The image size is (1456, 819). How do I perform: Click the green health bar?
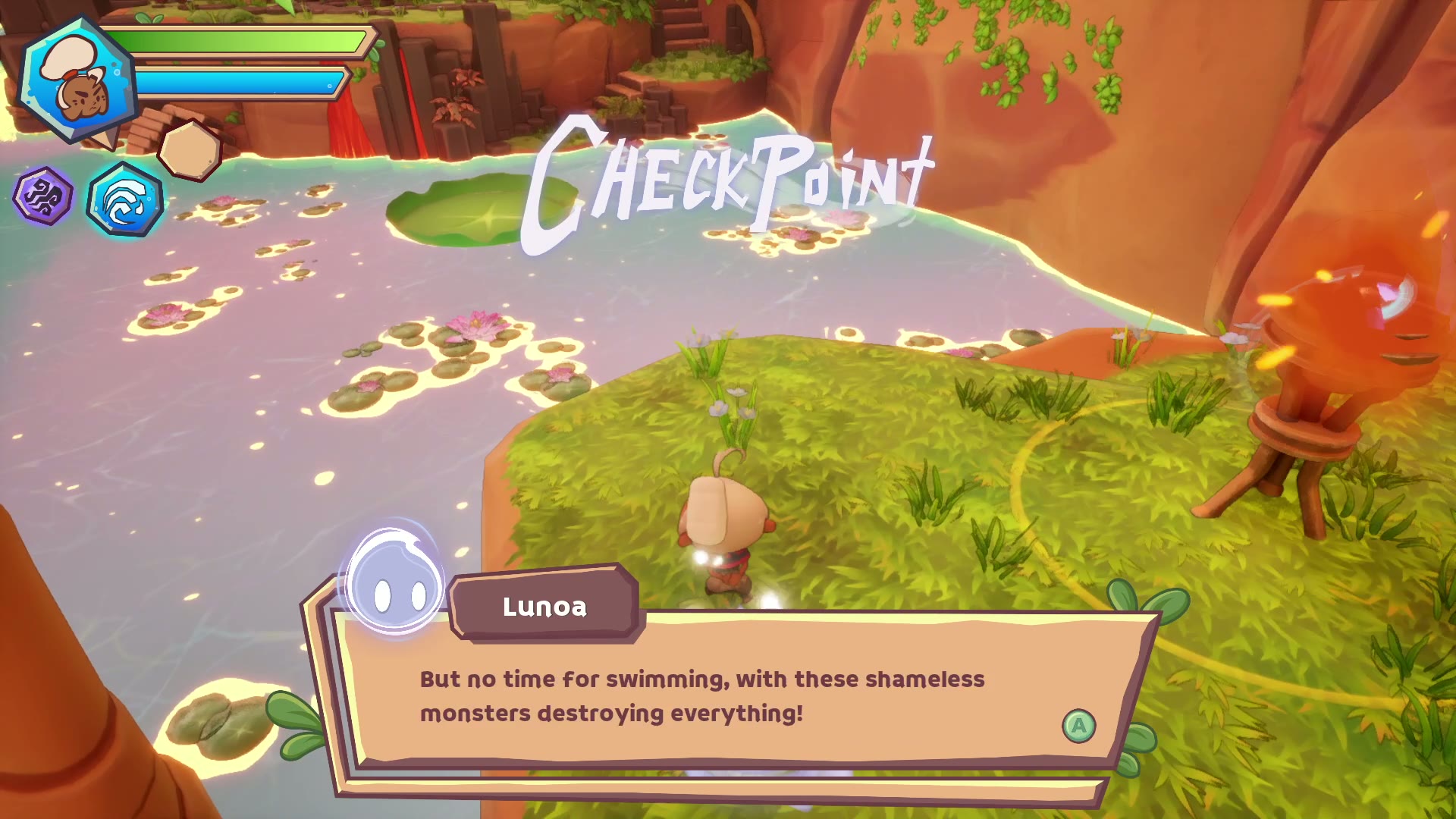243,42
